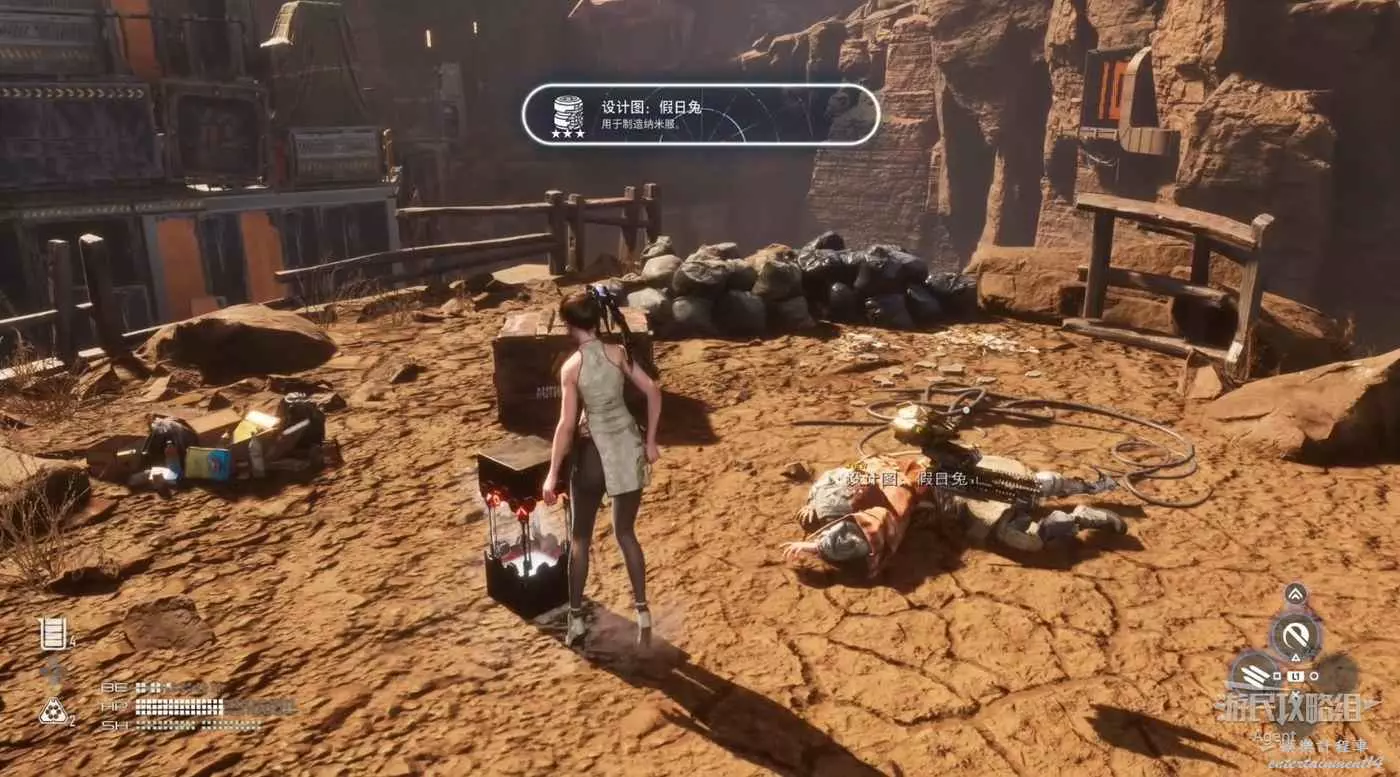Activate the triple-blade Beta skill icon
The width and height of the screenshot is (1400, 777).
(1254, 674)
